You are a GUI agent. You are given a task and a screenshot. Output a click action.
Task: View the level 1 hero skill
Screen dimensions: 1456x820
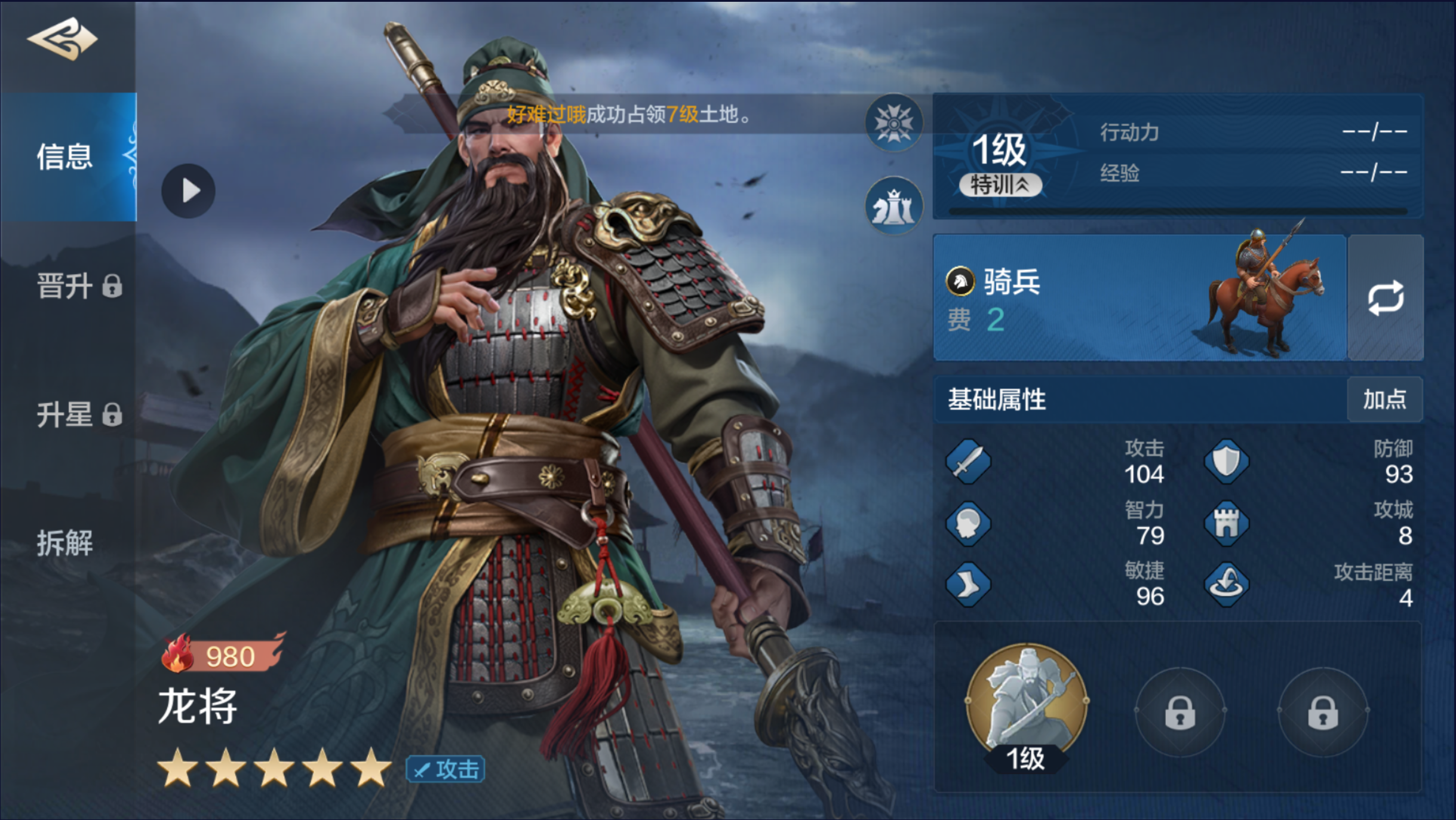pos(1027,706)
